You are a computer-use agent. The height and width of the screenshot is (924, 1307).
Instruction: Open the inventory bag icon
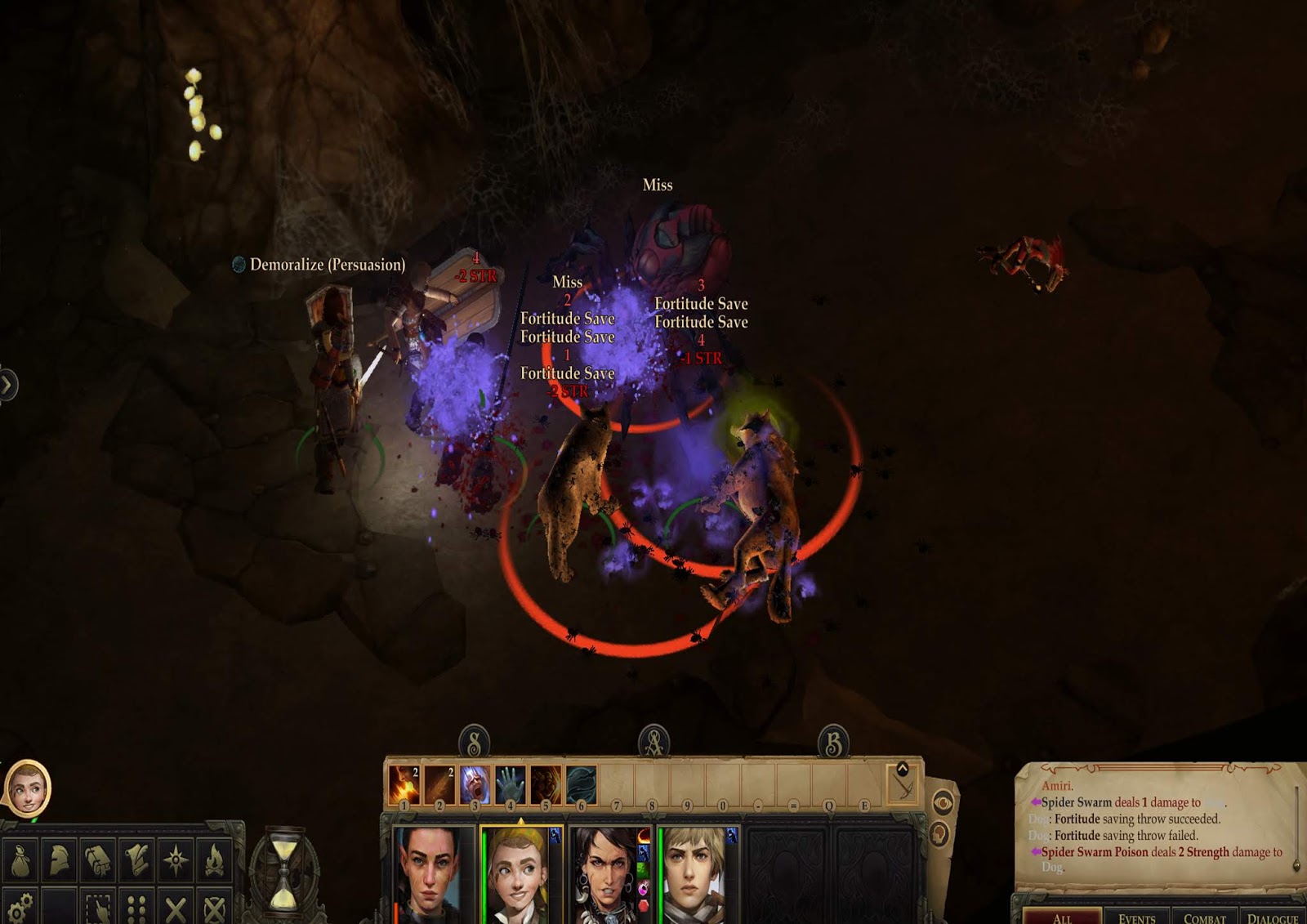20,859
